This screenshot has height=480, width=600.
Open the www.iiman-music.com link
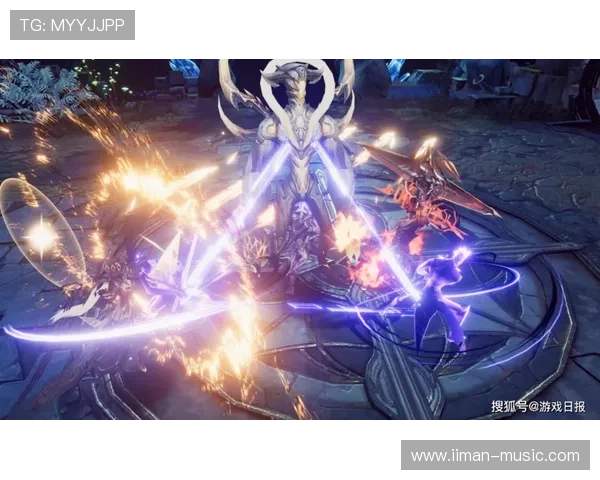(x=495, y=456)
